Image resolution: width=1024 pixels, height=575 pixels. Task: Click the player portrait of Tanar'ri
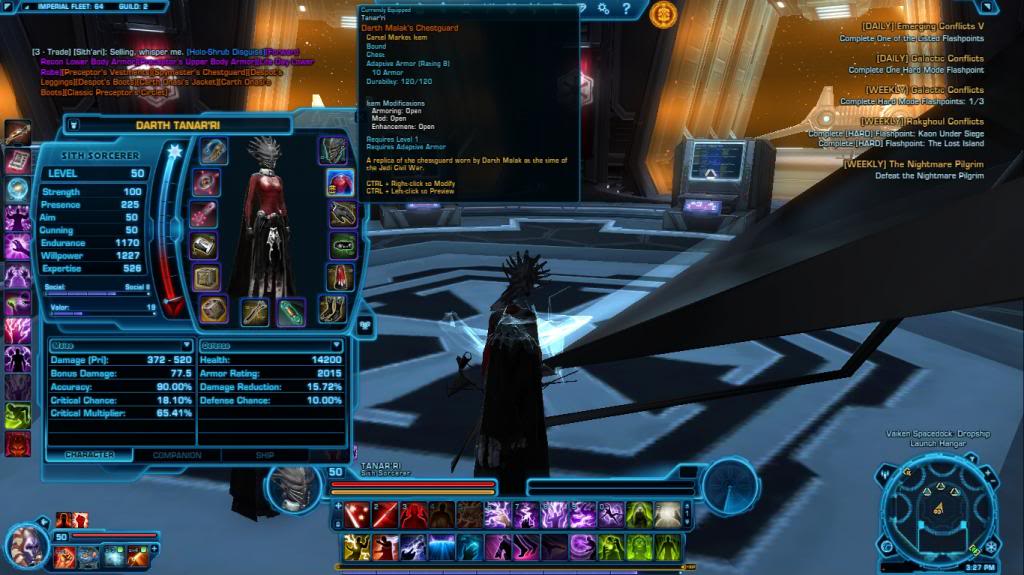click(292, 484)
